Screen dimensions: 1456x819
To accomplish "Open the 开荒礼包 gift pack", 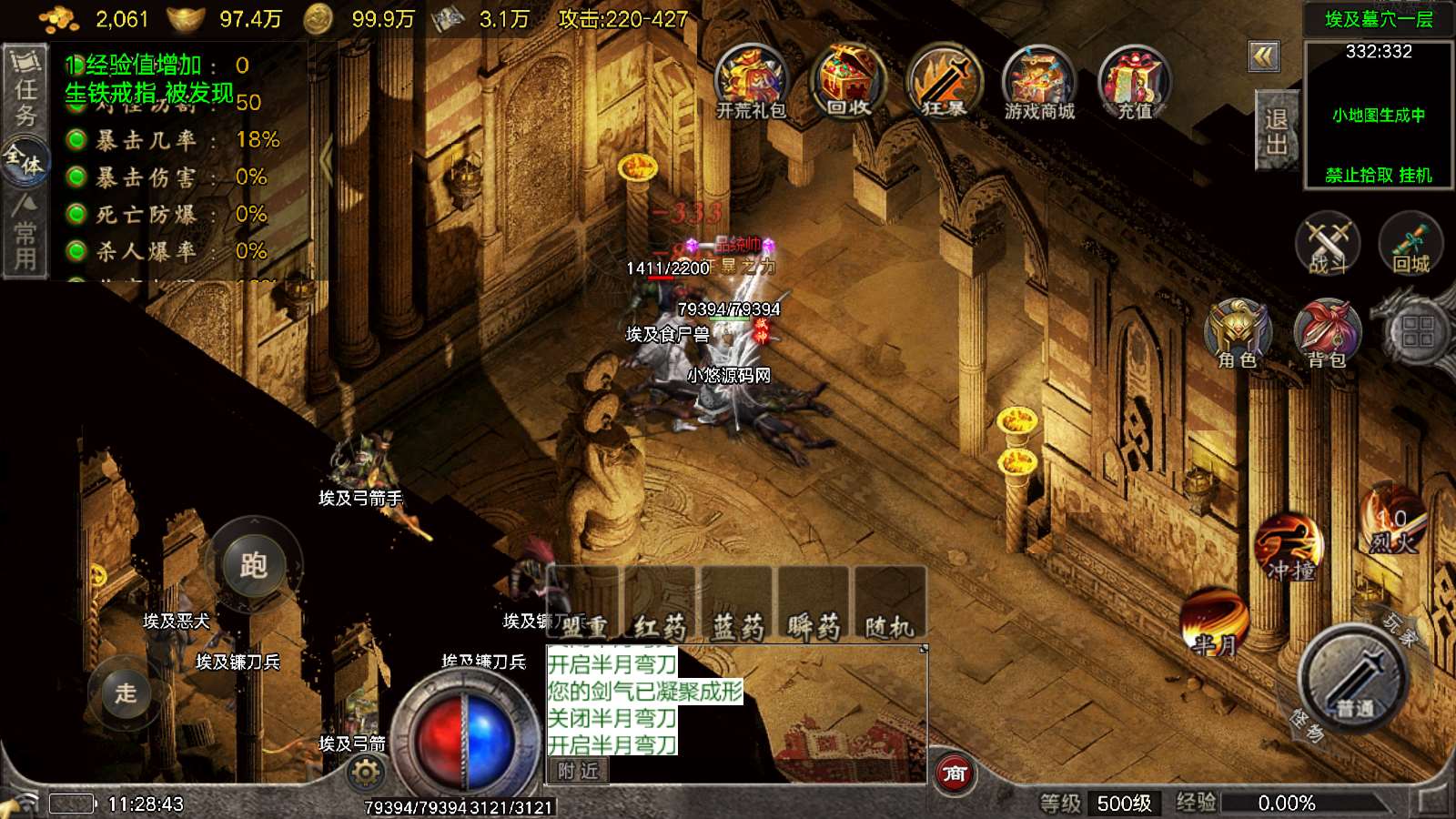I will coord(751,82).
